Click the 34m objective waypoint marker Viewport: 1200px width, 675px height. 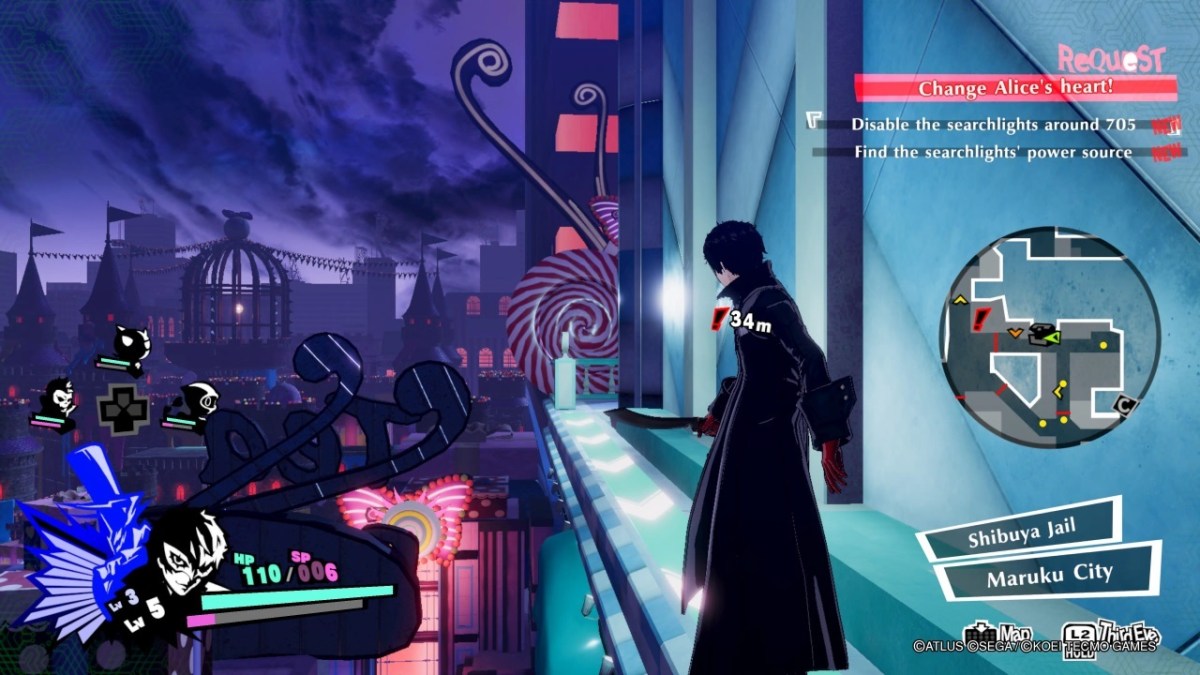click(x=718, y=320)
